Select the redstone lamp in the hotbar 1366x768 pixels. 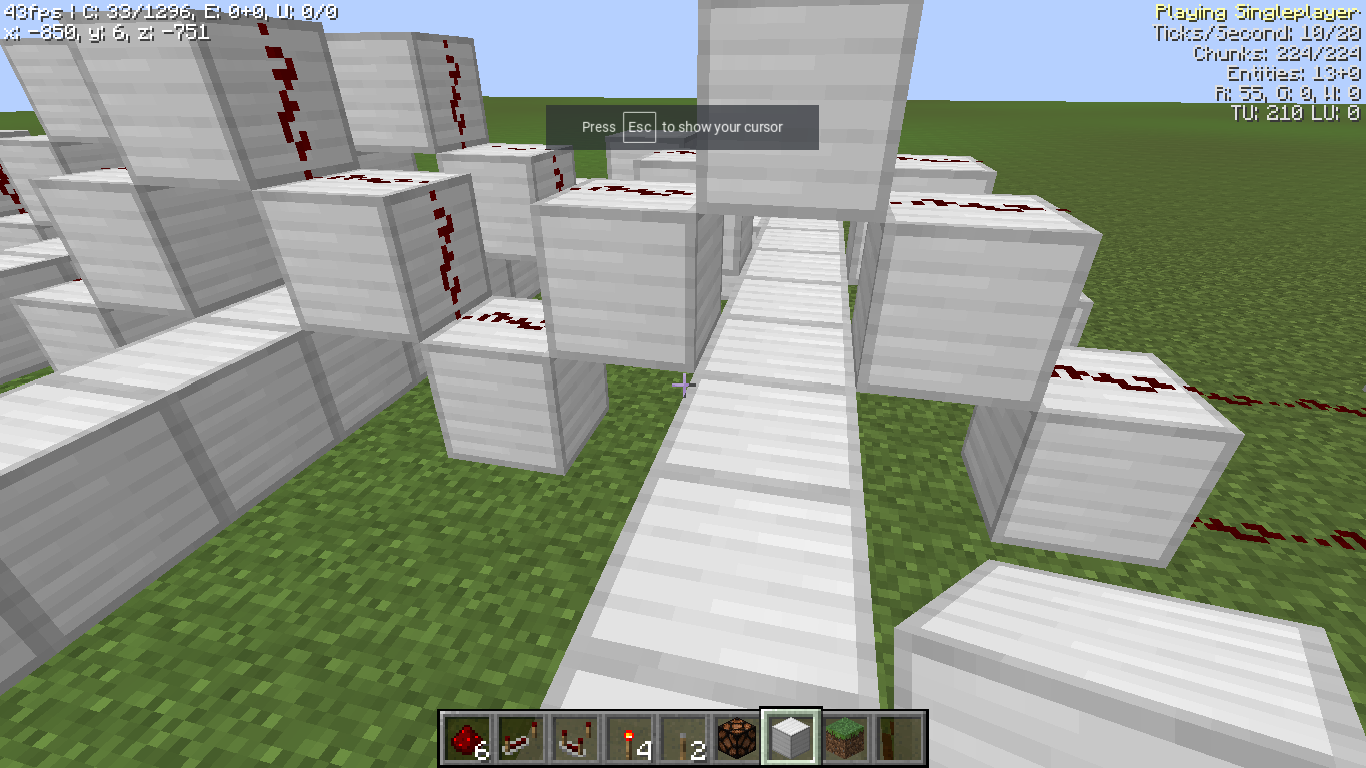pos(737,737)
